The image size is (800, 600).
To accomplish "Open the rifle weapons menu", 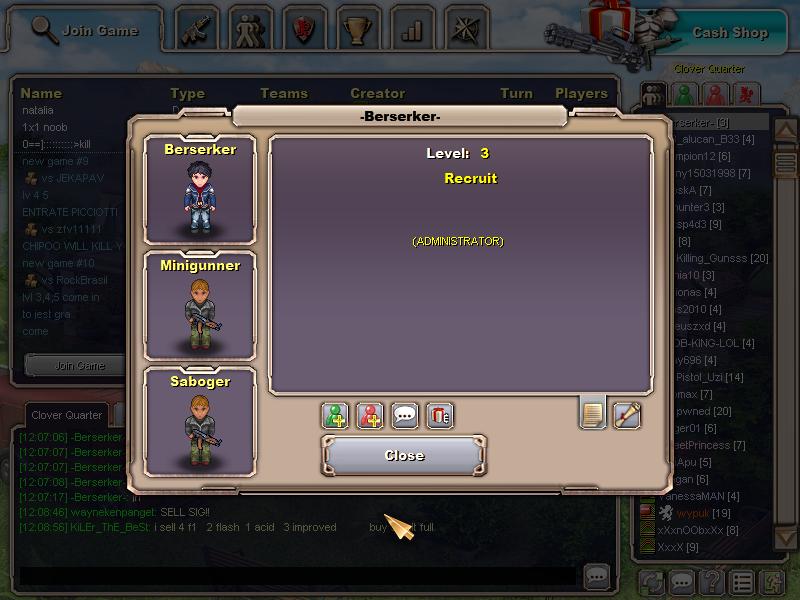I will (x=197, y=29).
